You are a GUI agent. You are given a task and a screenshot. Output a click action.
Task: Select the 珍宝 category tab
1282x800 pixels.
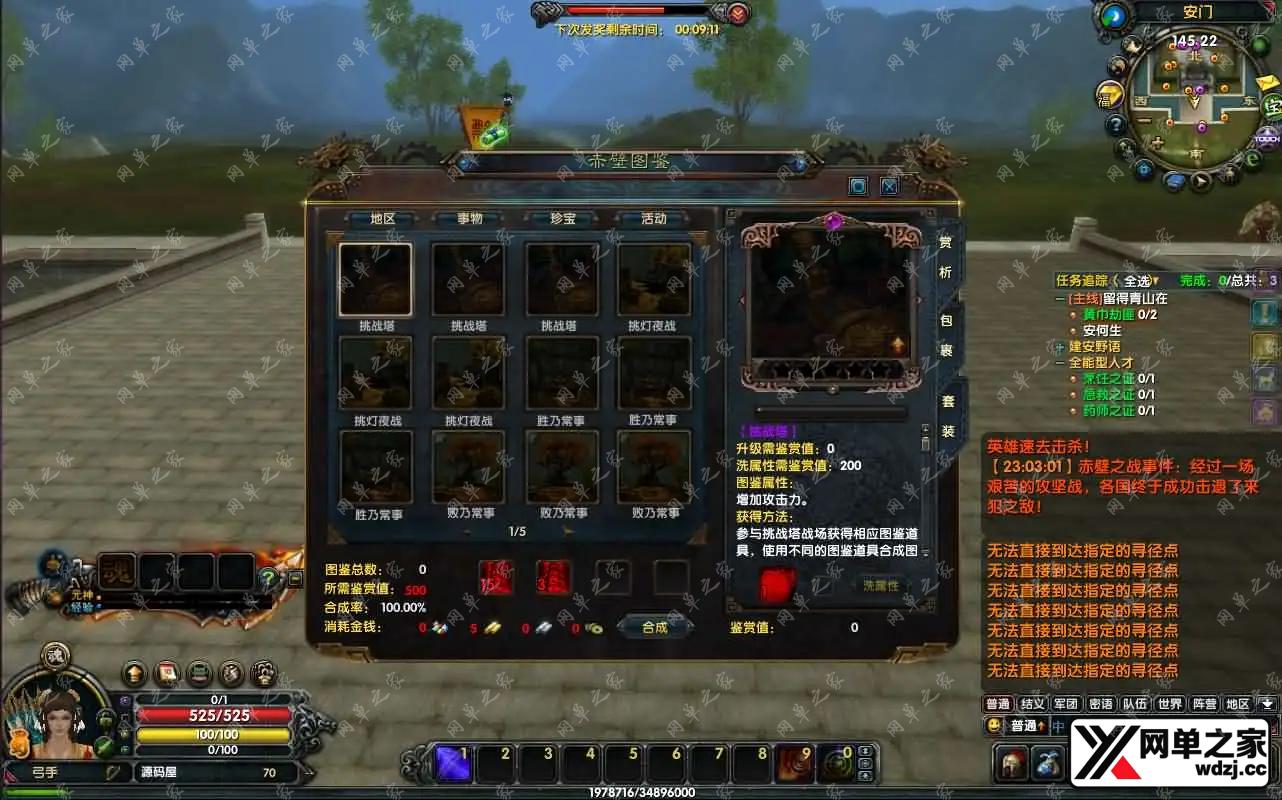coord(563,219)
